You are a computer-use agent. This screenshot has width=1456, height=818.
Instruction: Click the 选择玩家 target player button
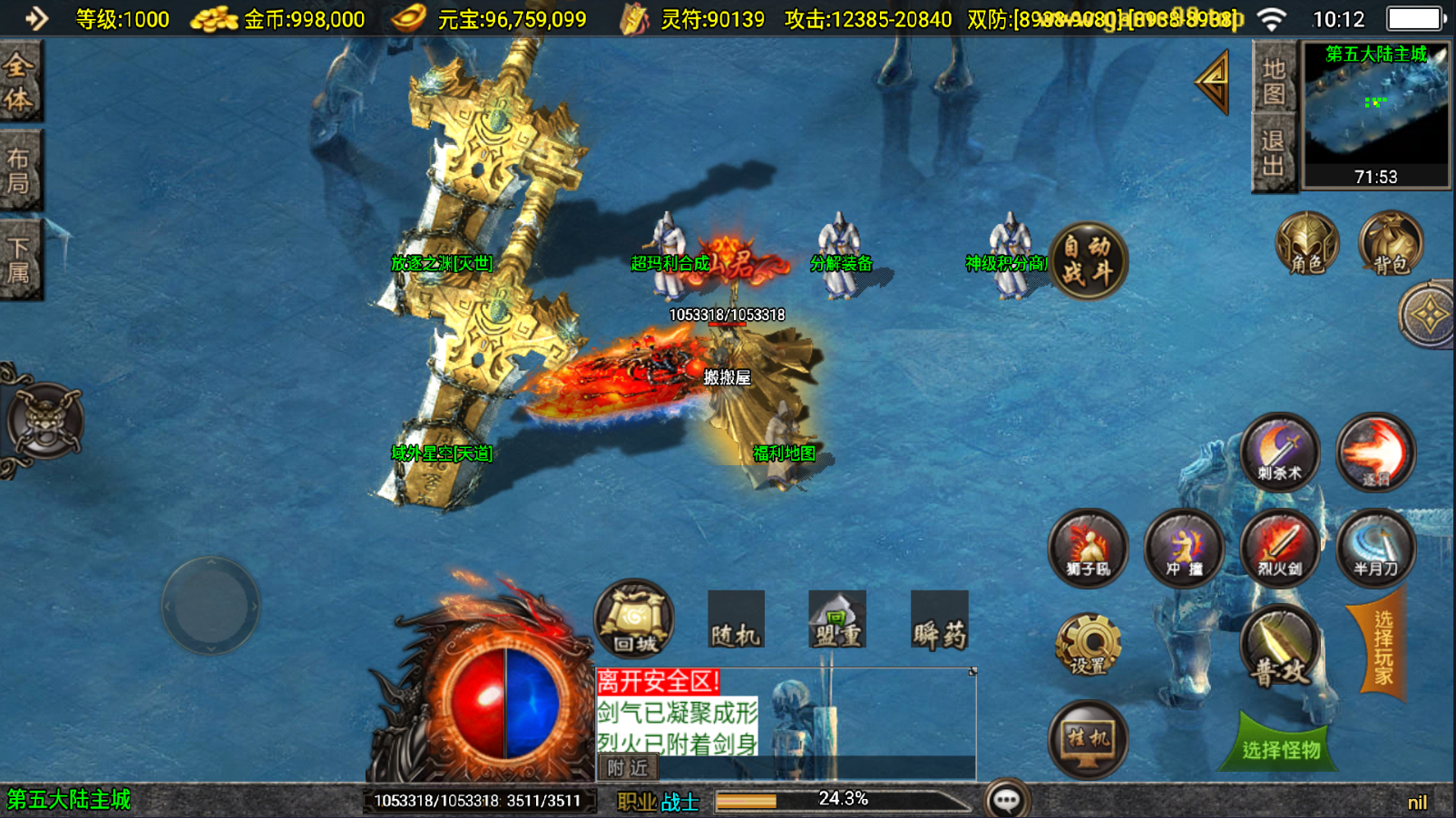(1382, 647)
